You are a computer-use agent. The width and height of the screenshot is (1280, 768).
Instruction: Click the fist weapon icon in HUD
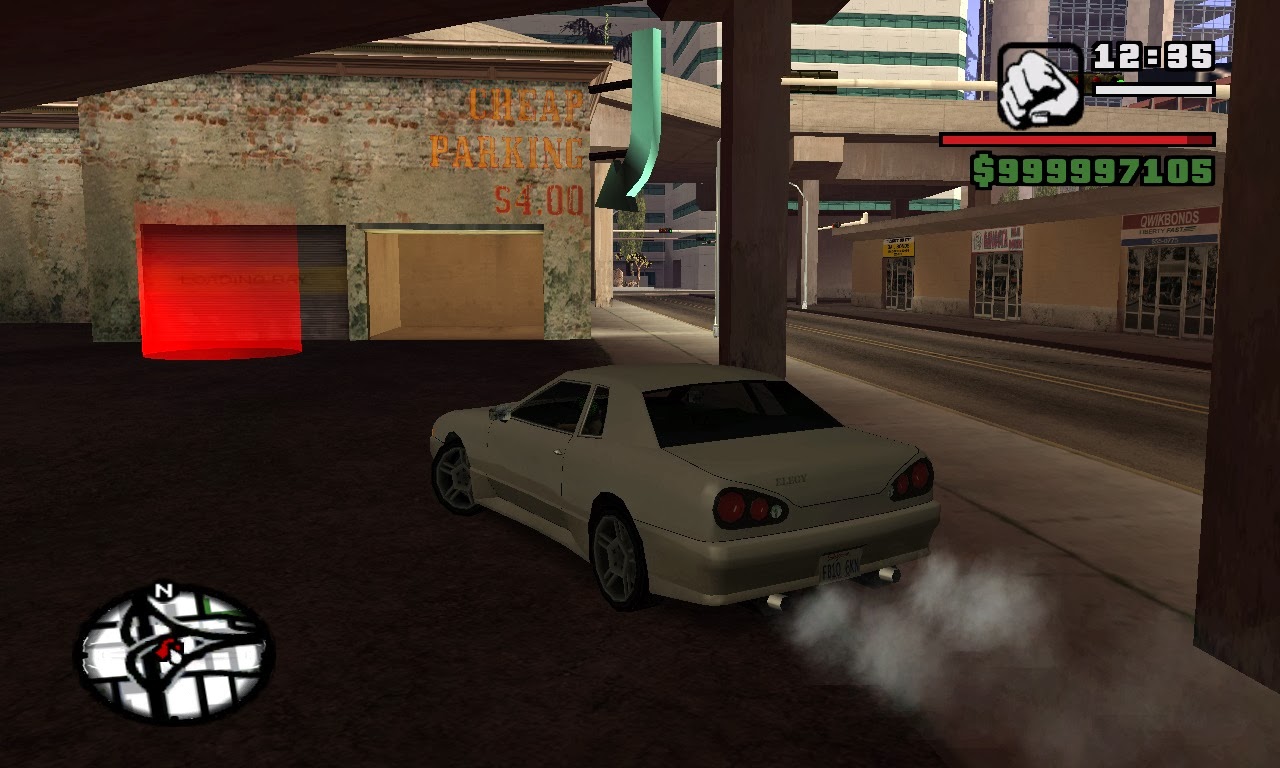1040,80
